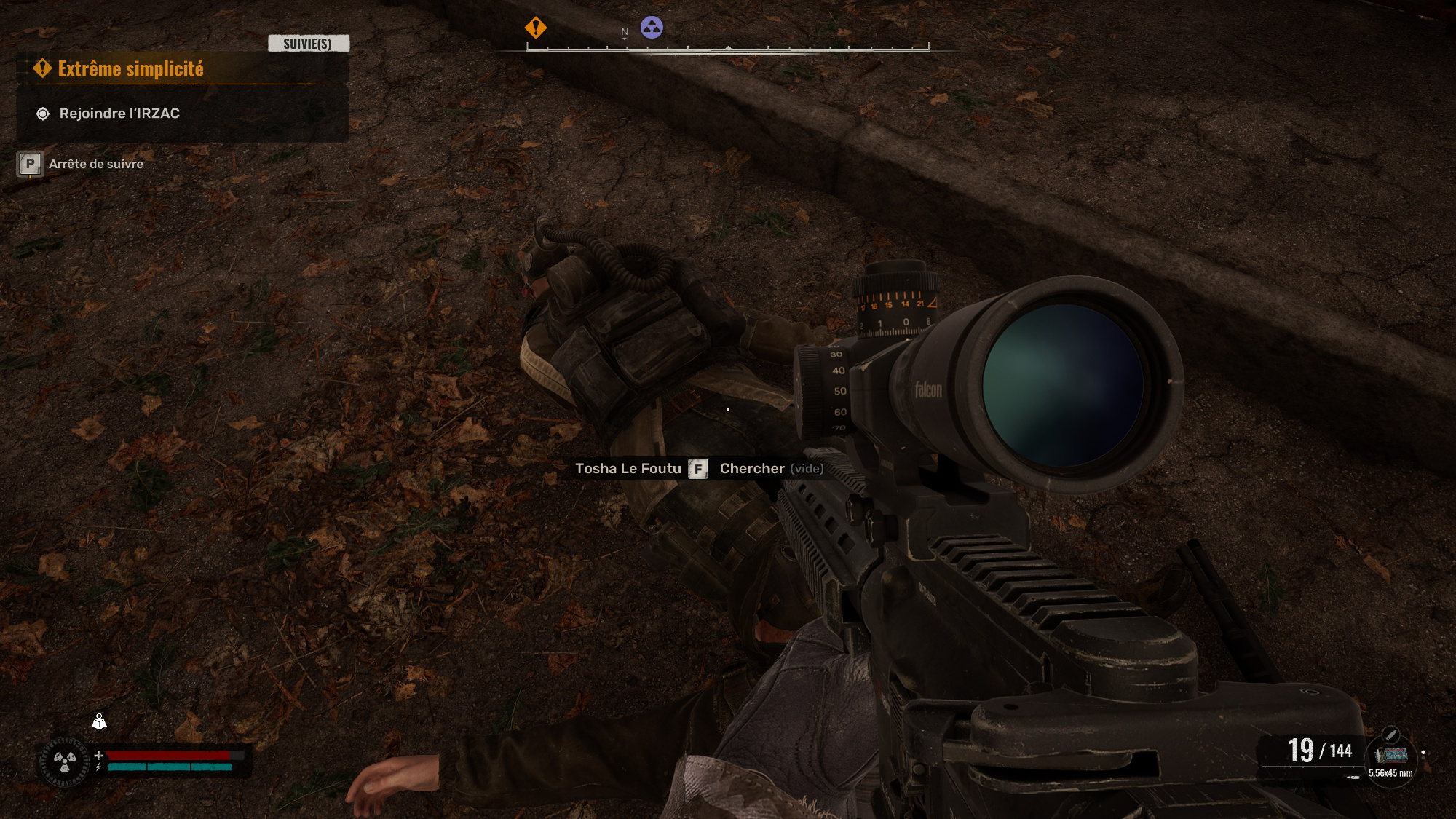Click the radiation trefoil status icon
Screen dimensions: 1456x819
point(65,762)
